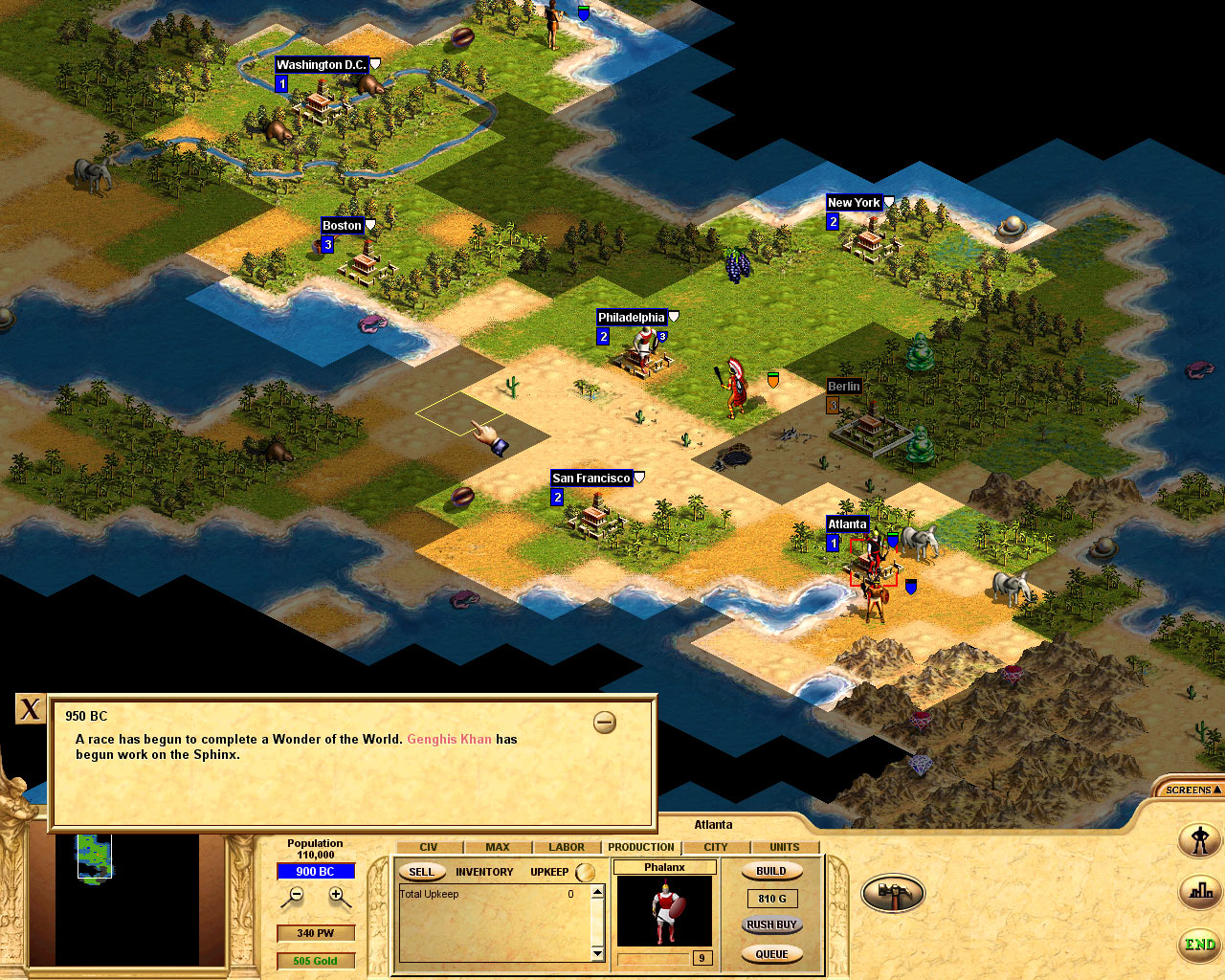This screenshot has width=1225, height=980.
Task: Open the build QUEUE
Action: click(771, 953)
